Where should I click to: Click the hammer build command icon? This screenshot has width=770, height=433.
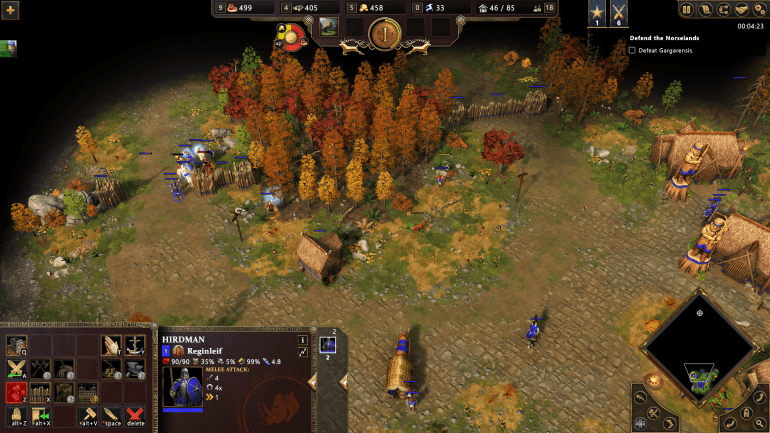(x=89, y=415)
